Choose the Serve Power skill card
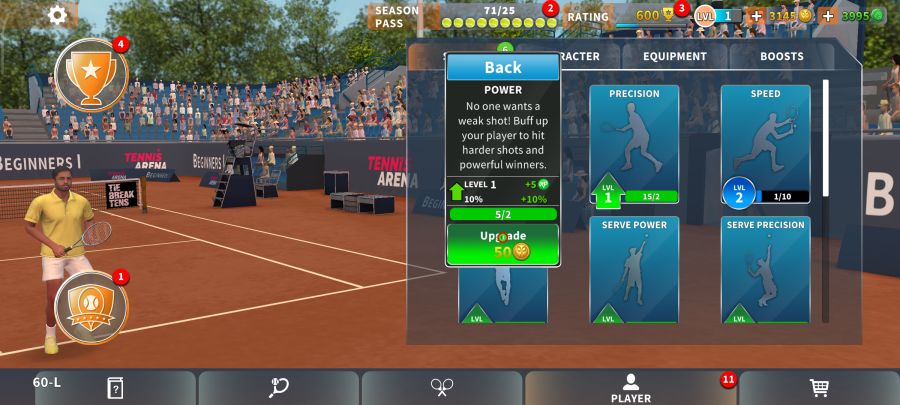Screen dimensions: 900x405 [634, 269]
